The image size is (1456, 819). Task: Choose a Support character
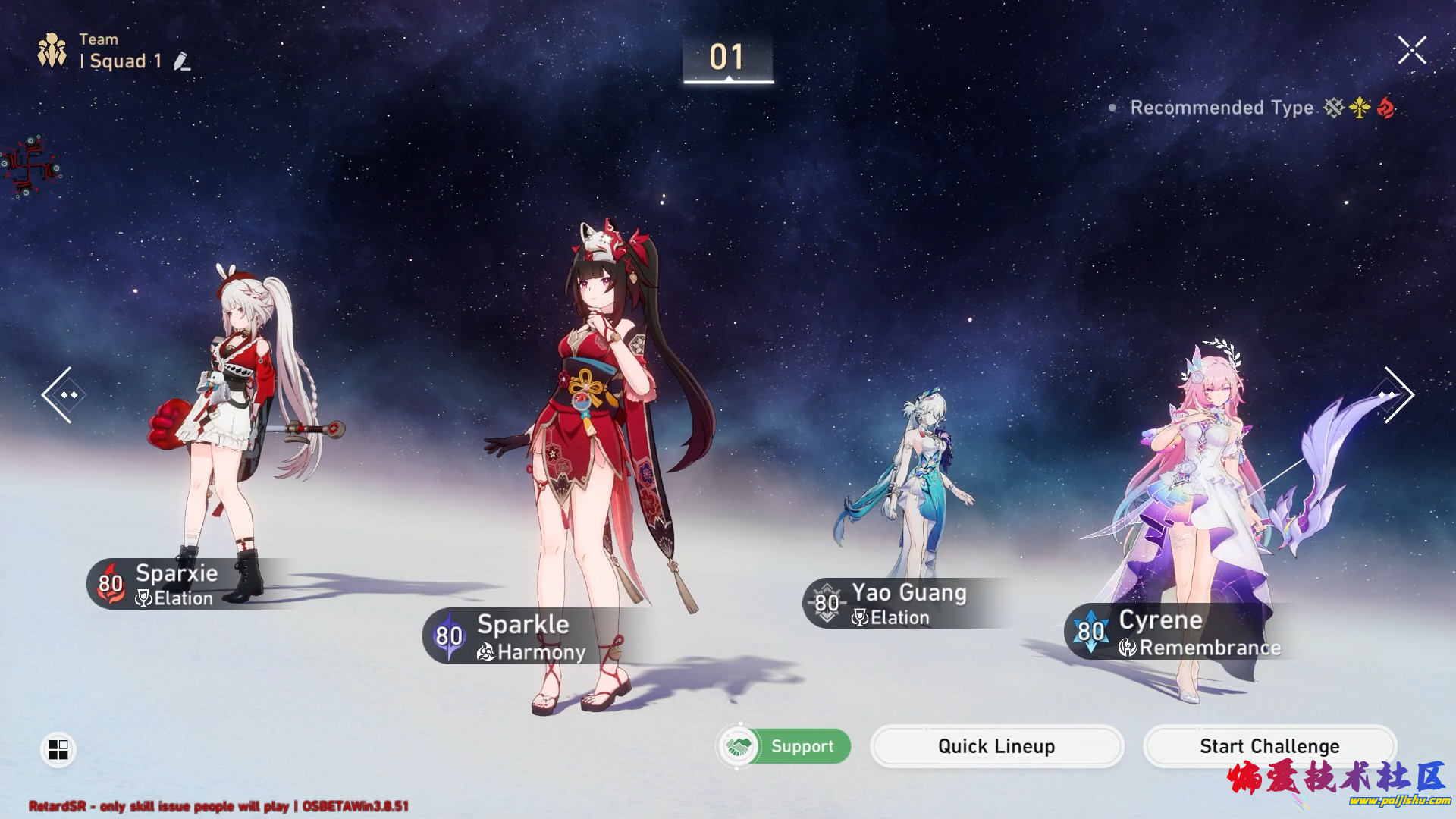[784, 746]
